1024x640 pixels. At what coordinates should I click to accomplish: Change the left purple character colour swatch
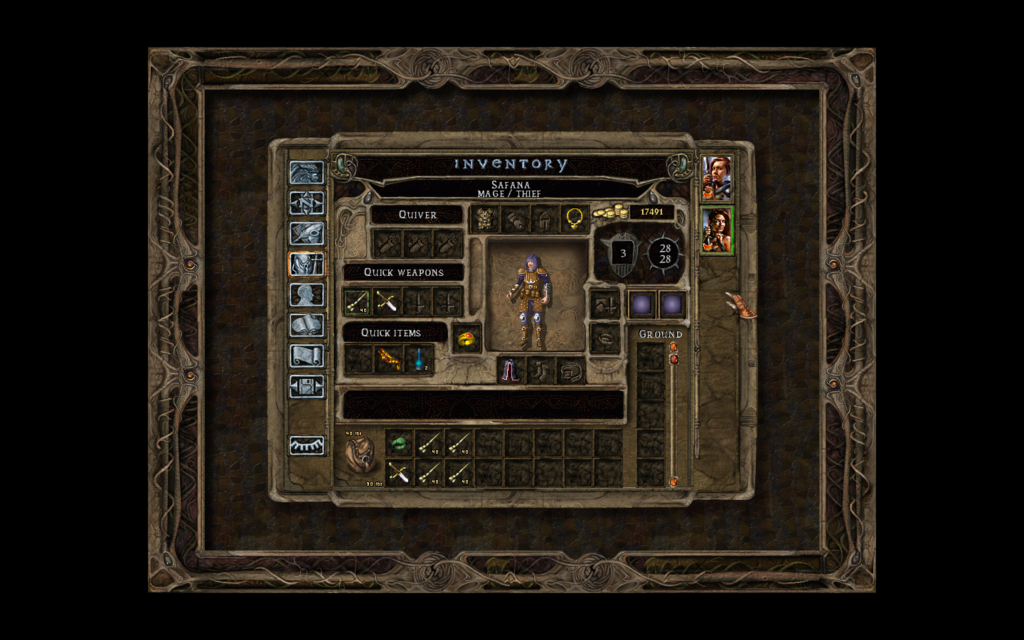click(641, 303)
